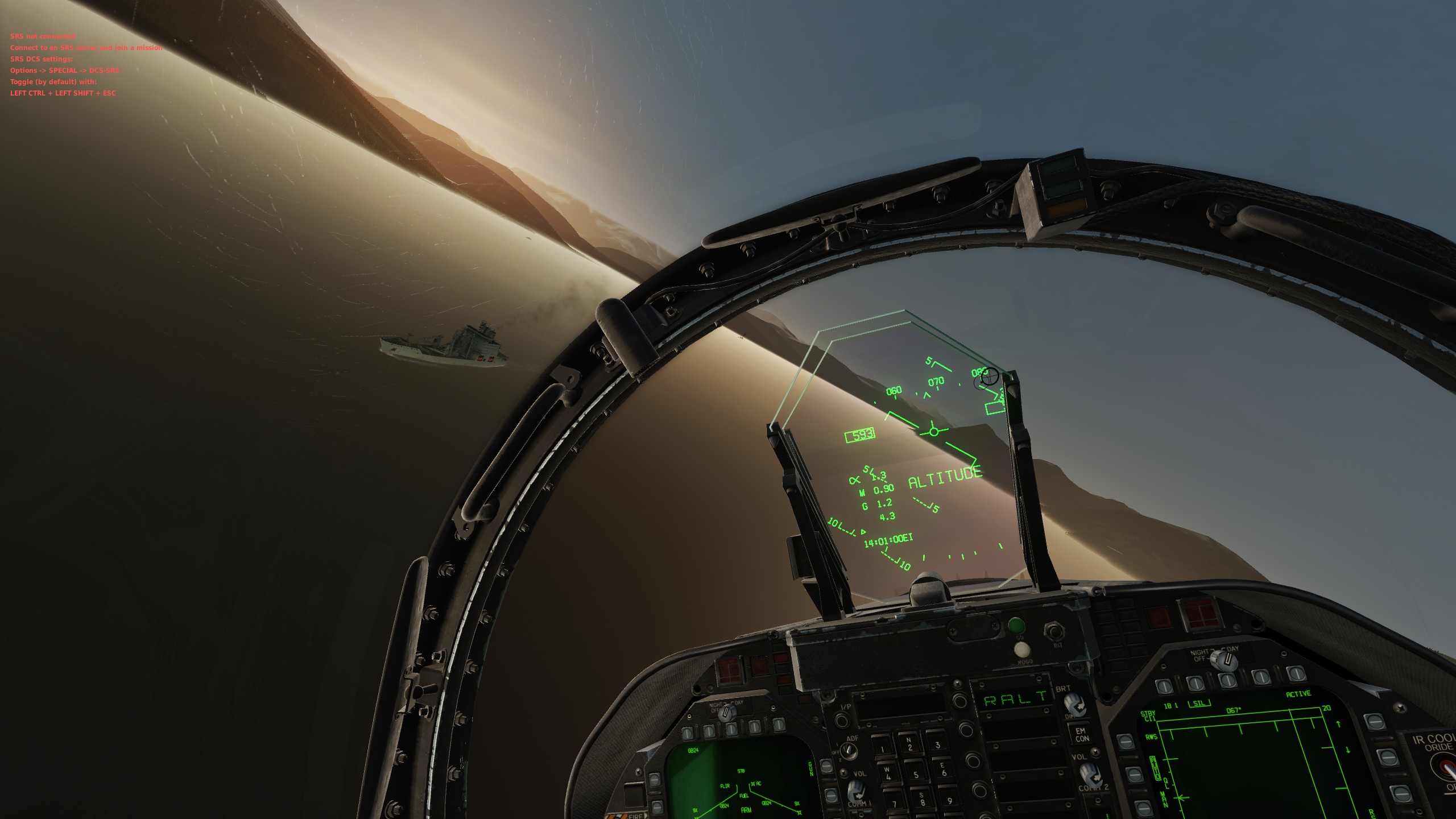The width and height of the screenshot is (1456, 819).
Task: Flip the ADF selector switch
Action: (848, 751)
